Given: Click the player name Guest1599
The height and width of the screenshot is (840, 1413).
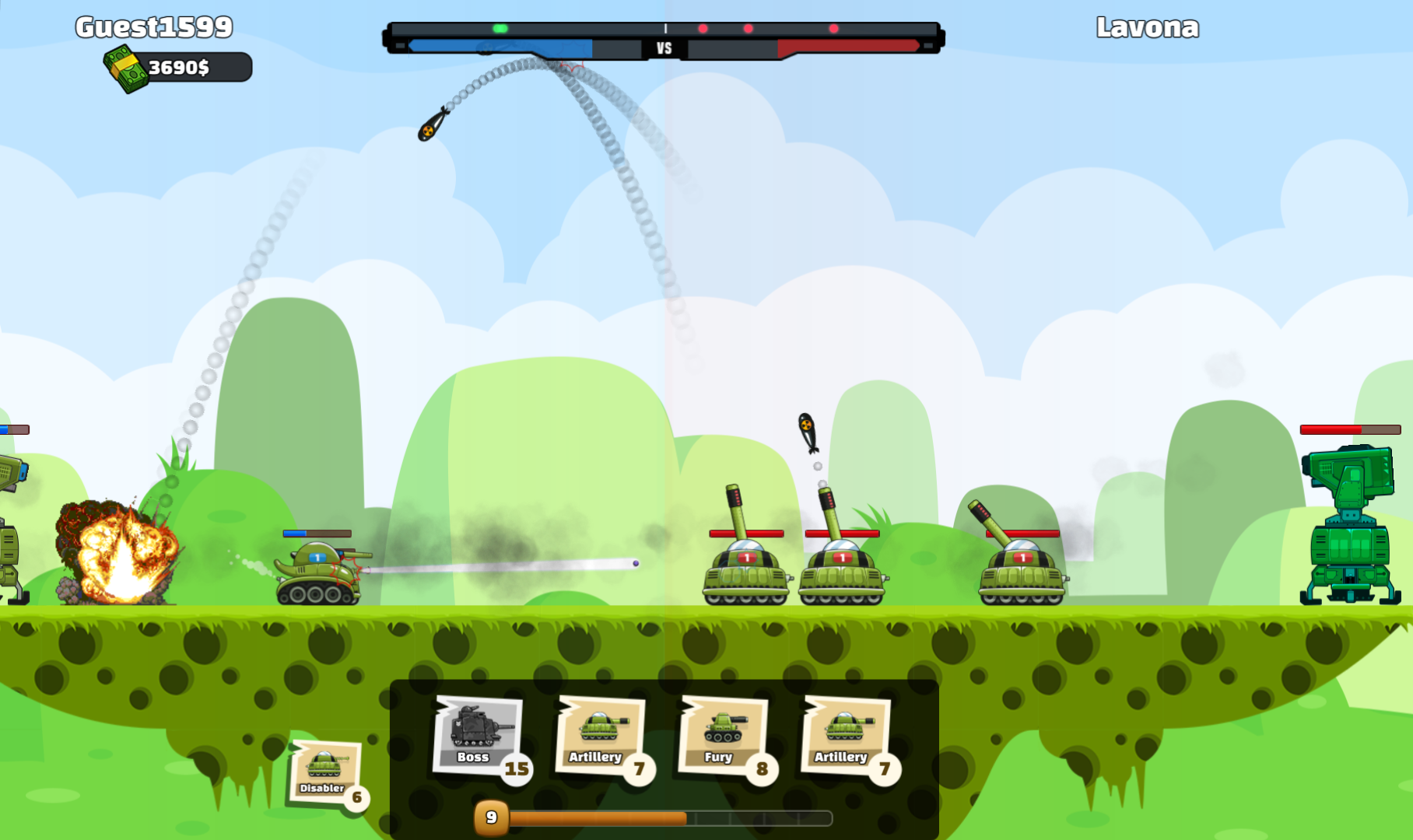Looking at the screenshot, I should pyautogui.click(x=153, y=26).
